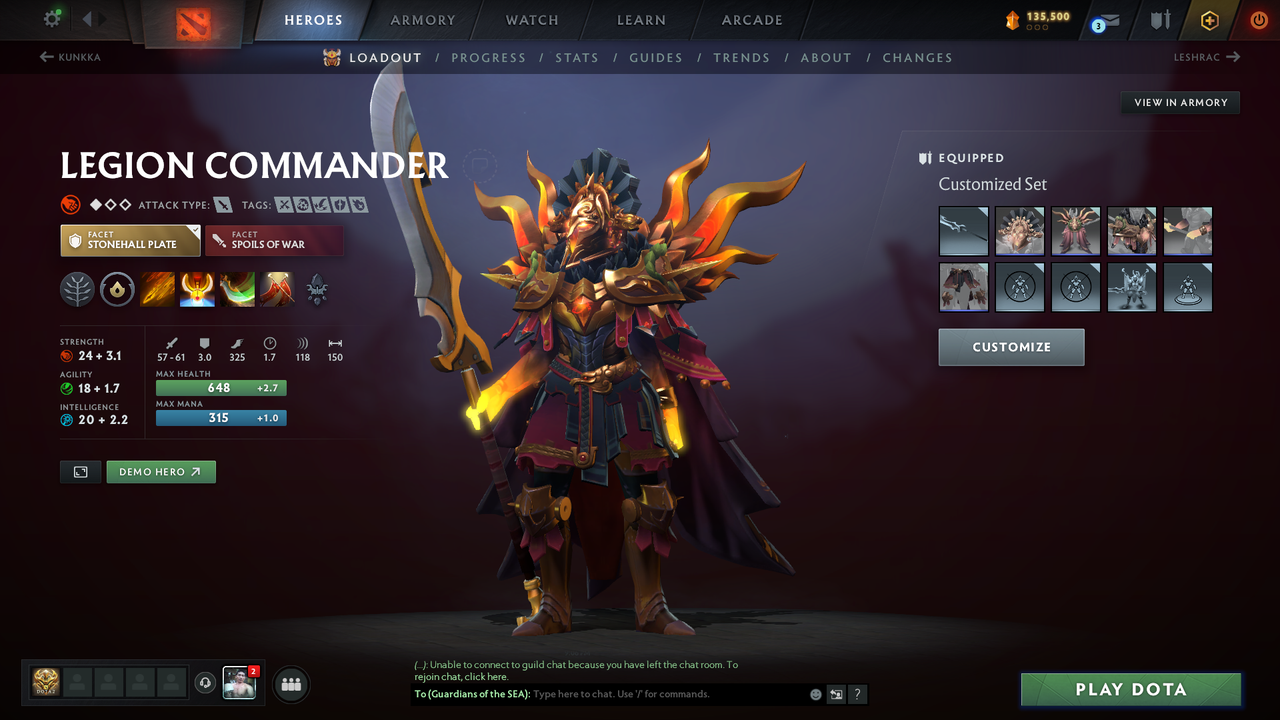The image size is (1280, 720).
Task: Click the Max Health bar
Action: pyautogui.click(x=220, y=387)
